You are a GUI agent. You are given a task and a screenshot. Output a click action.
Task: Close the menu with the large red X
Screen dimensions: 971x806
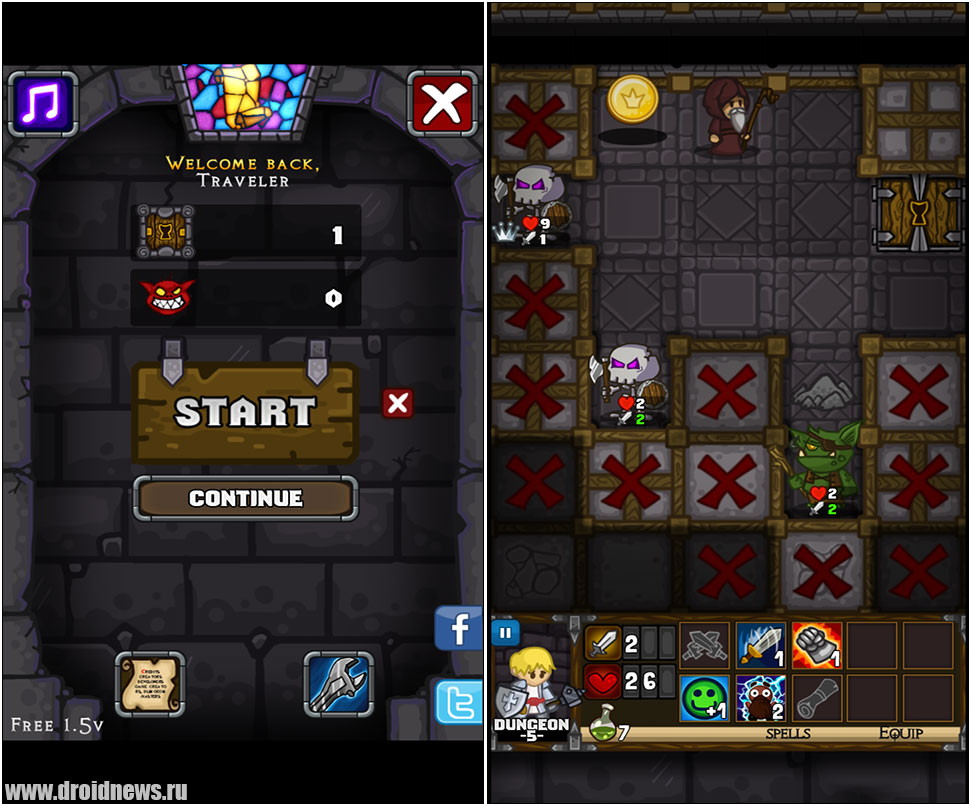tap(442, 103)
